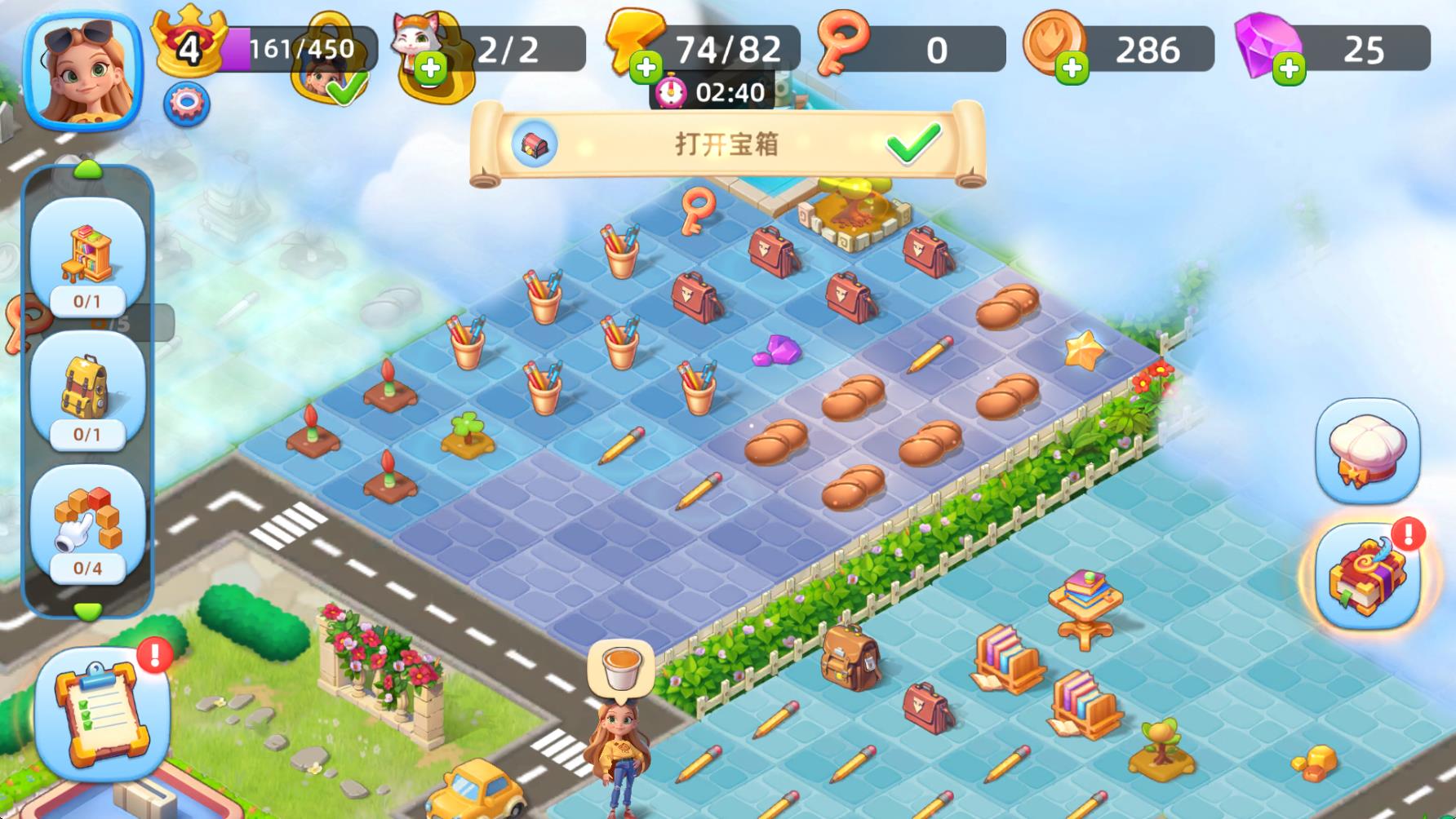Open settings via the gear icon

click(187, 104)
